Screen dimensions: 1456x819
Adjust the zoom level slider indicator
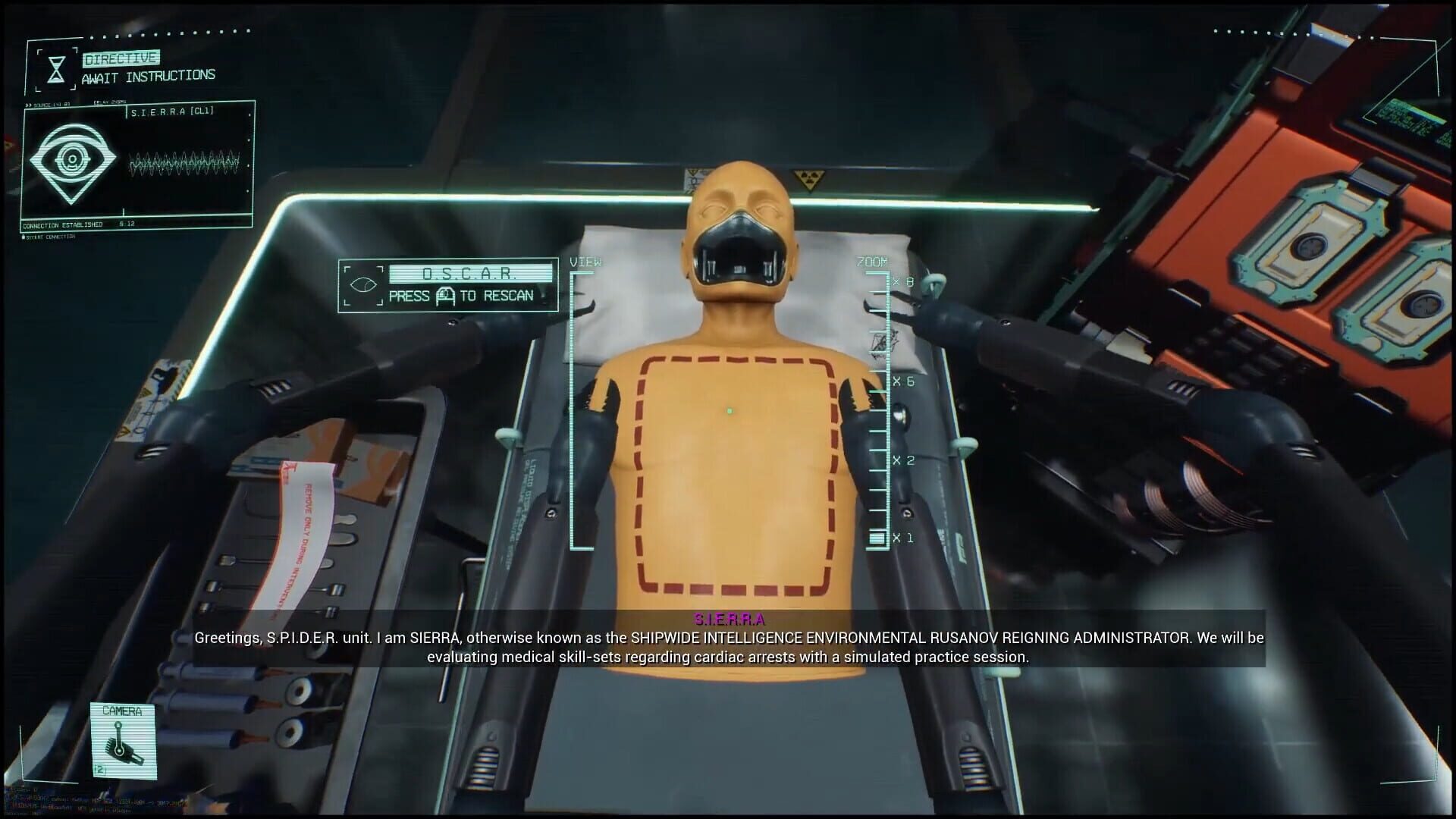pyautogui.click(x=876, y=538)
